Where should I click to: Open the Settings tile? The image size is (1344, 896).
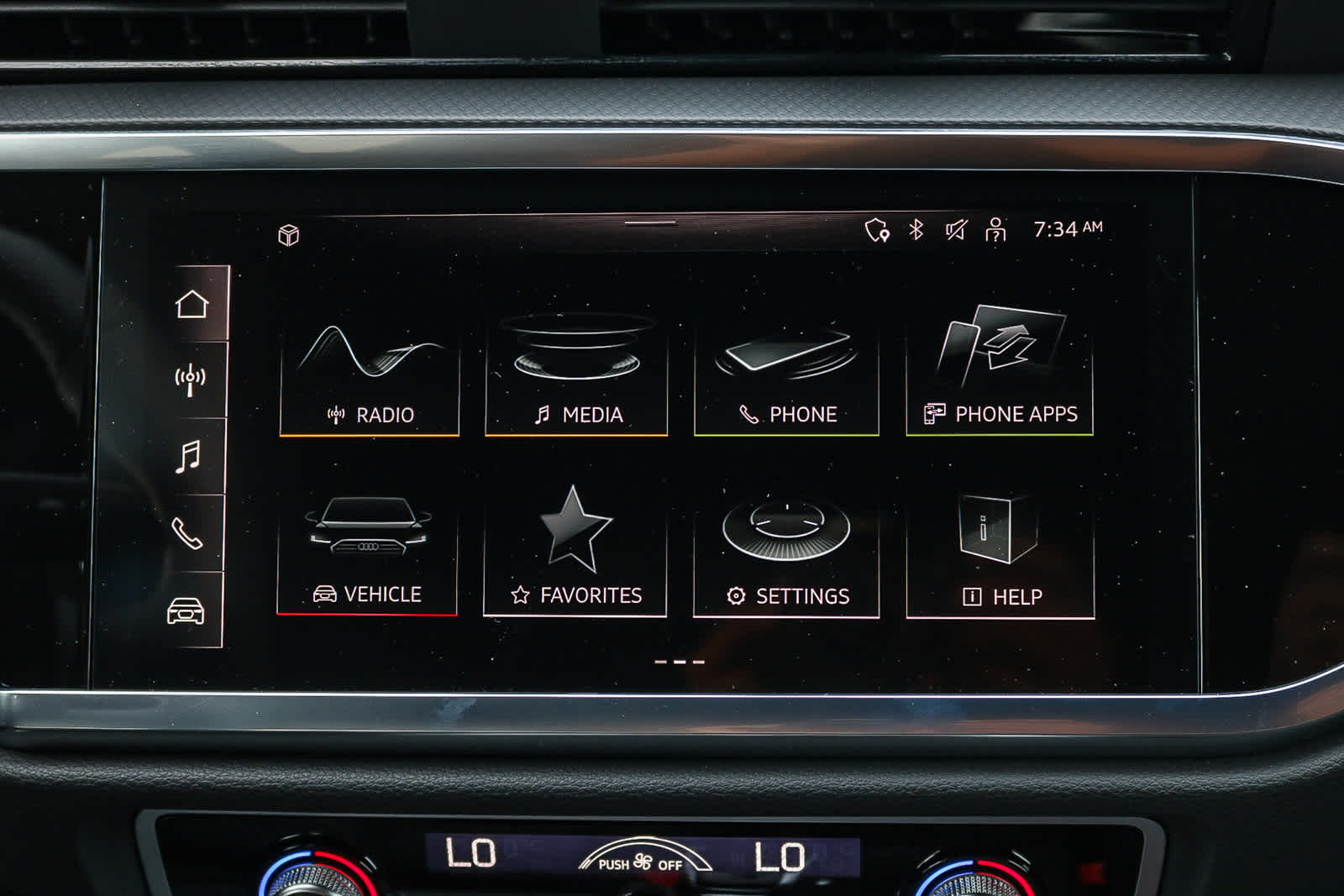tap(786, 554)
